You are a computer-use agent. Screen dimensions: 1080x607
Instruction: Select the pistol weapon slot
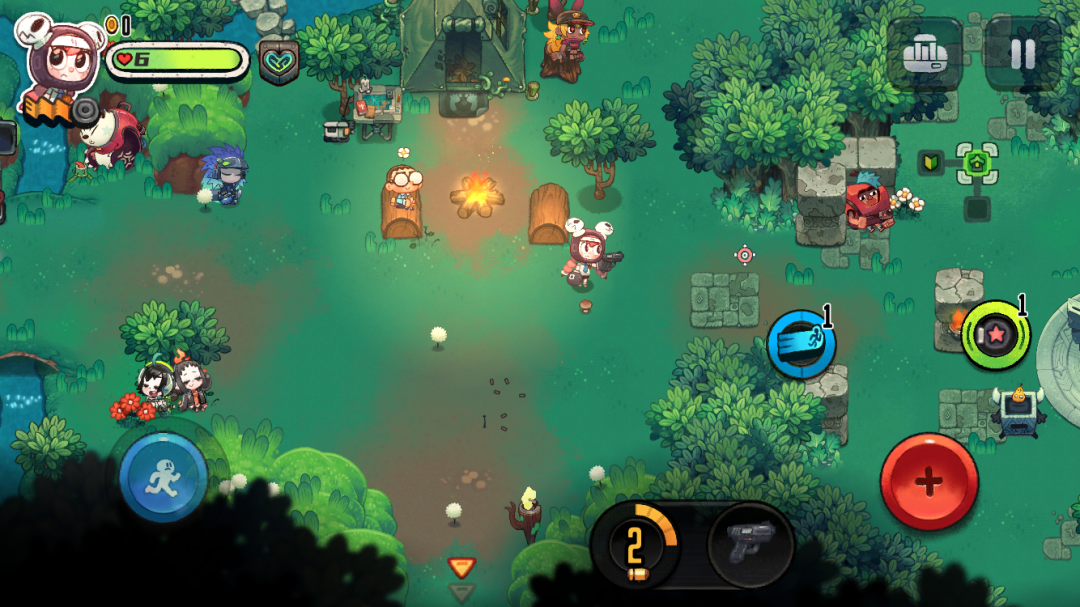coord(750,545)
